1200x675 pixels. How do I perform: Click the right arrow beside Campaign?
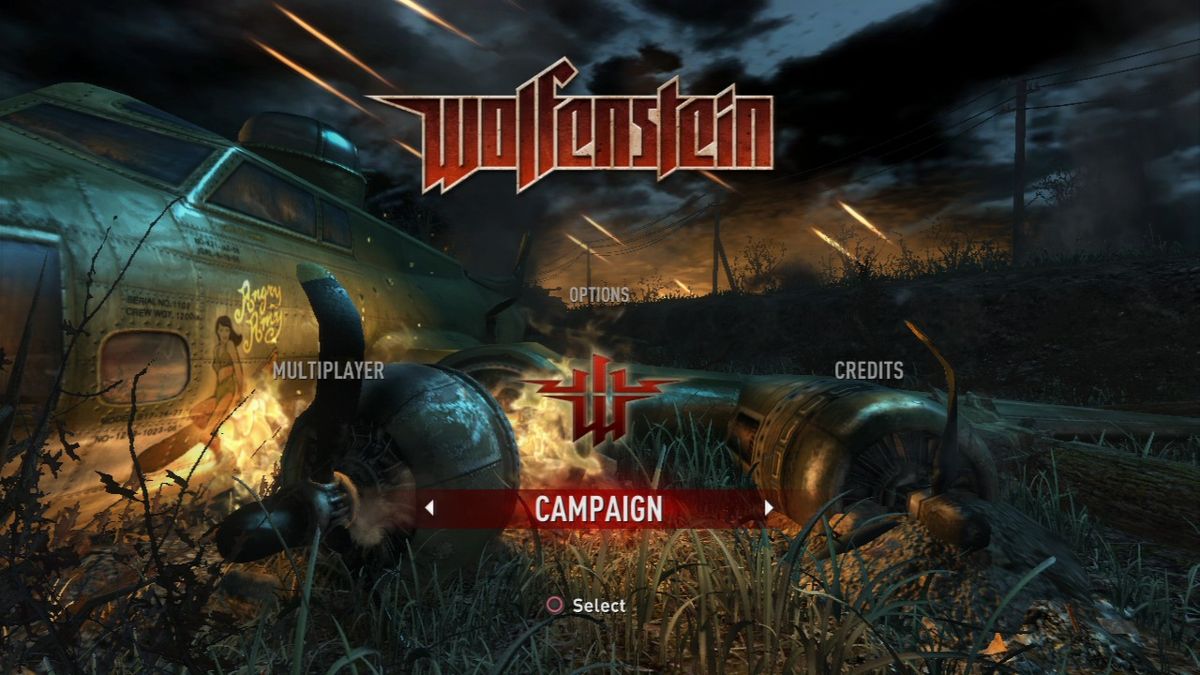pyautogui.click(x=768, y=508)
